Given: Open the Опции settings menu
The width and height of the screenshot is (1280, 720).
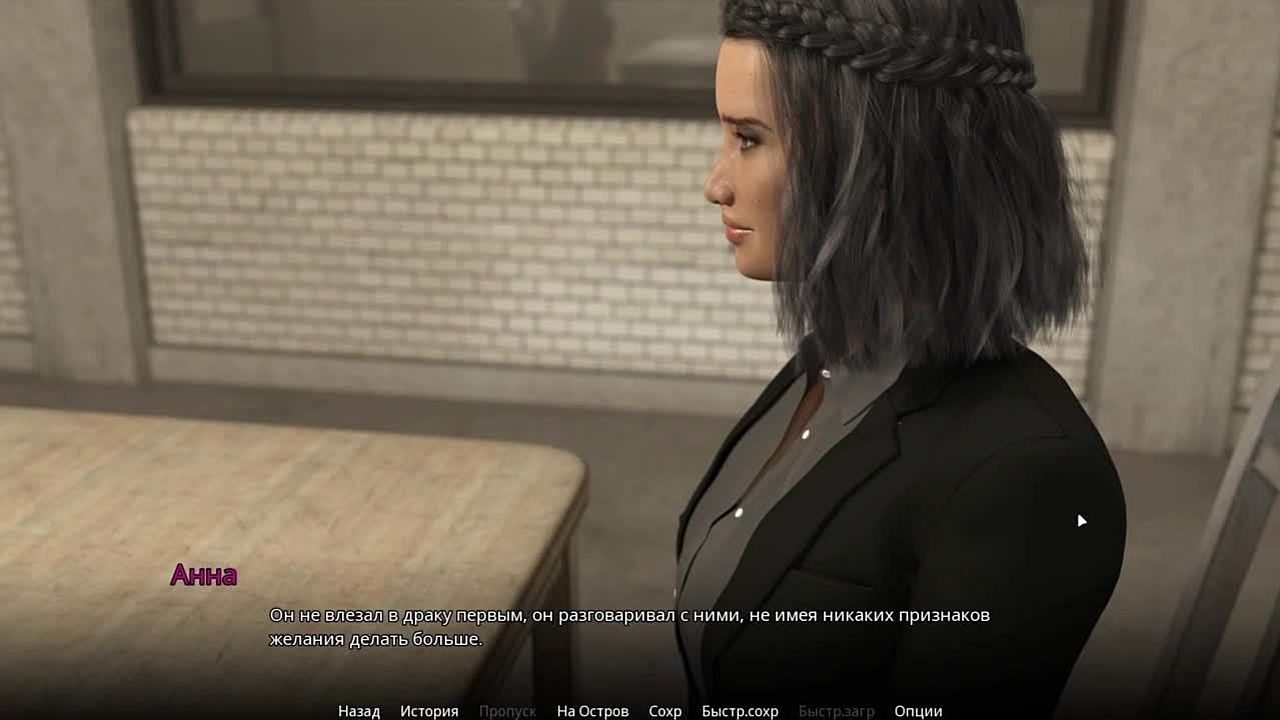Looking at the screenshot, I should click(x=918, y=711).
